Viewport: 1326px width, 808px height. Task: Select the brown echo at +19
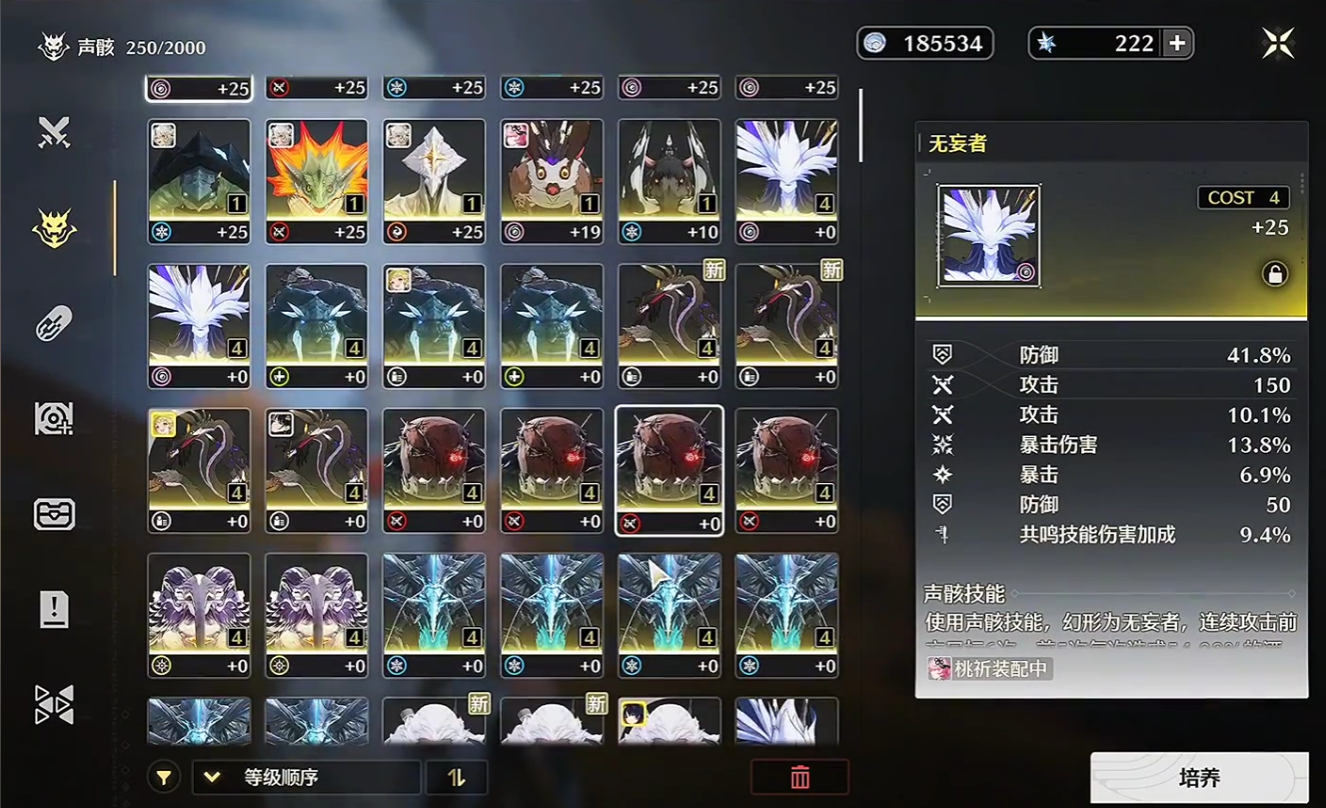(552, 180)
